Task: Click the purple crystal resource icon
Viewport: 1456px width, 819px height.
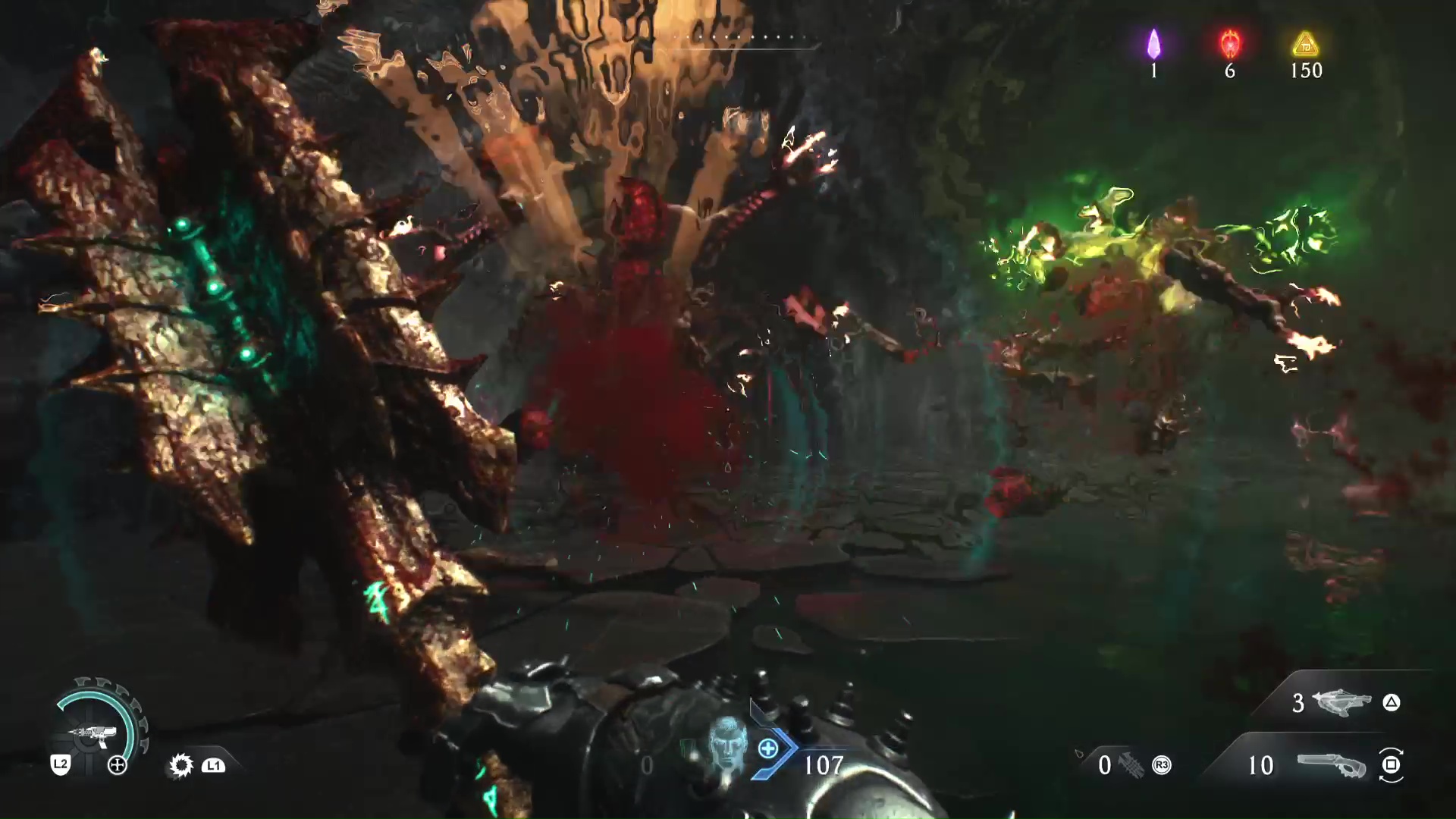Action: 1153,44
